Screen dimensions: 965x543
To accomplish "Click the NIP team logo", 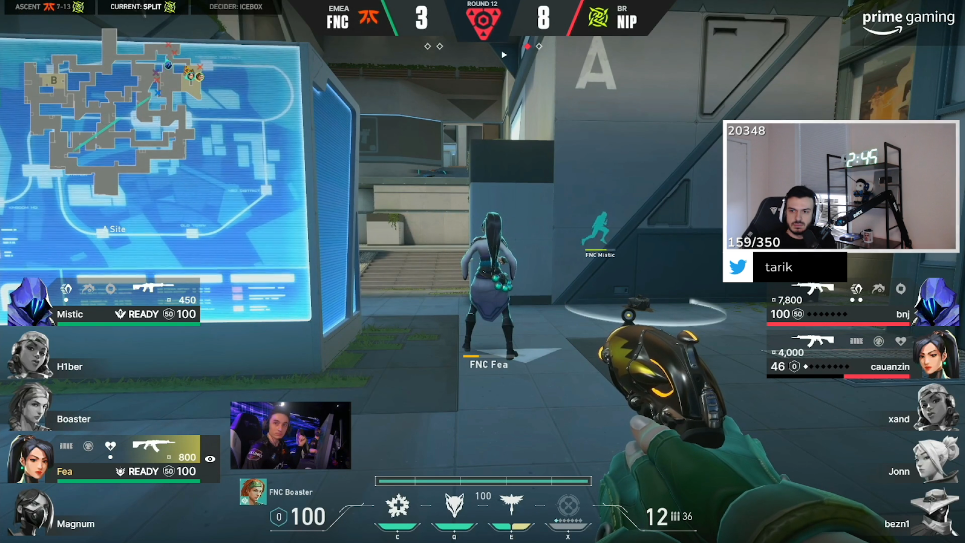I will pyautogui.click(x=597, y=18).
